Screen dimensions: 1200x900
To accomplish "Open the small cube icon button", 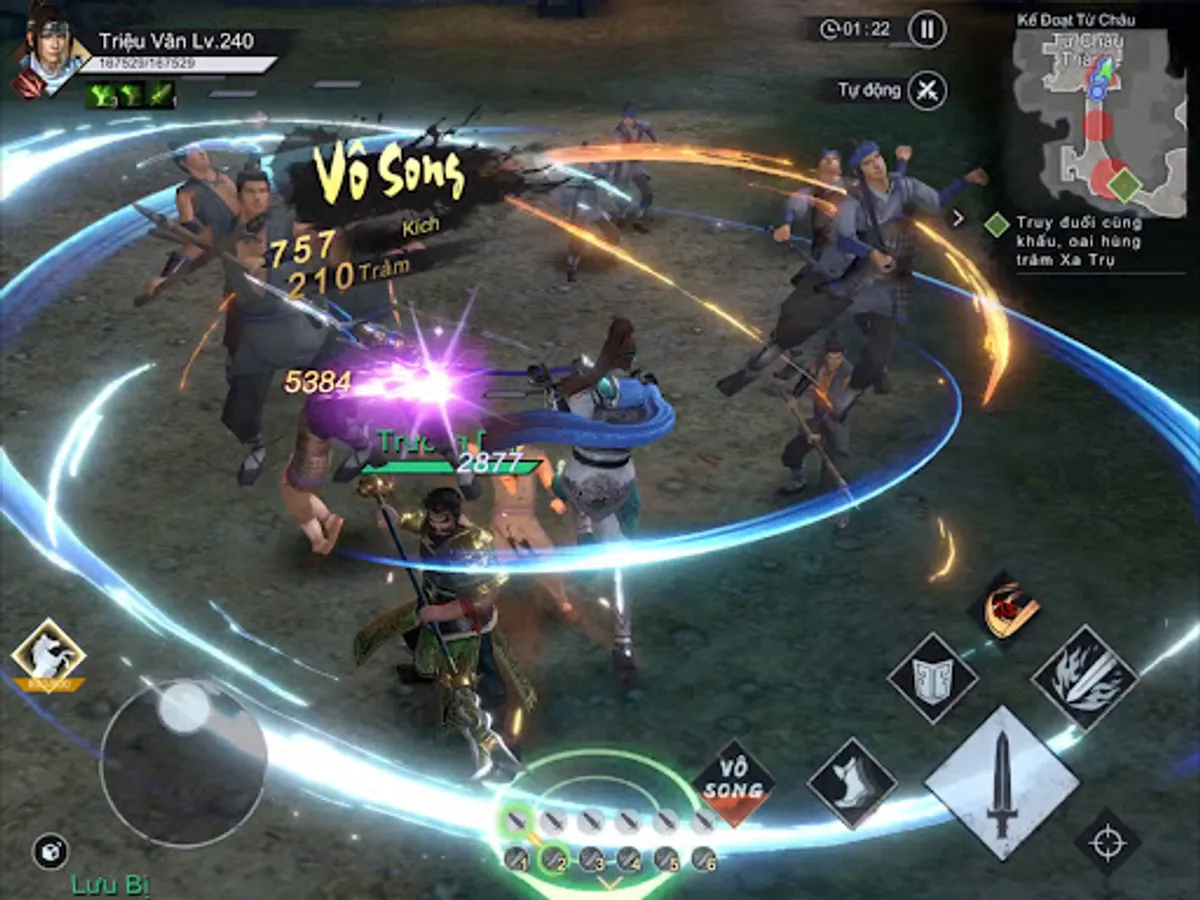I will [50, 851].
